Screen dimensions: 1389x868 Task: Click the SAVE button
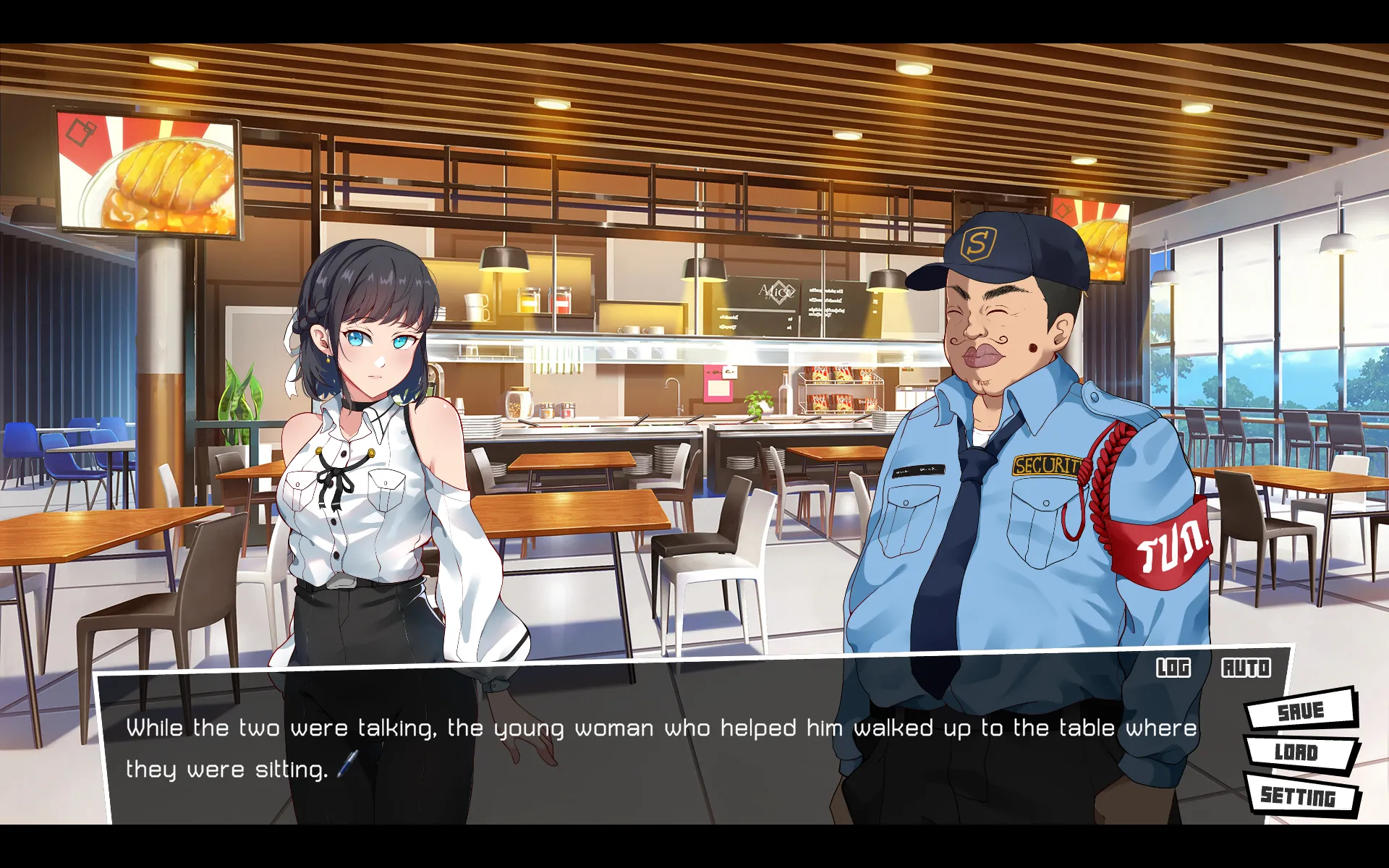tap(1301, 711)
